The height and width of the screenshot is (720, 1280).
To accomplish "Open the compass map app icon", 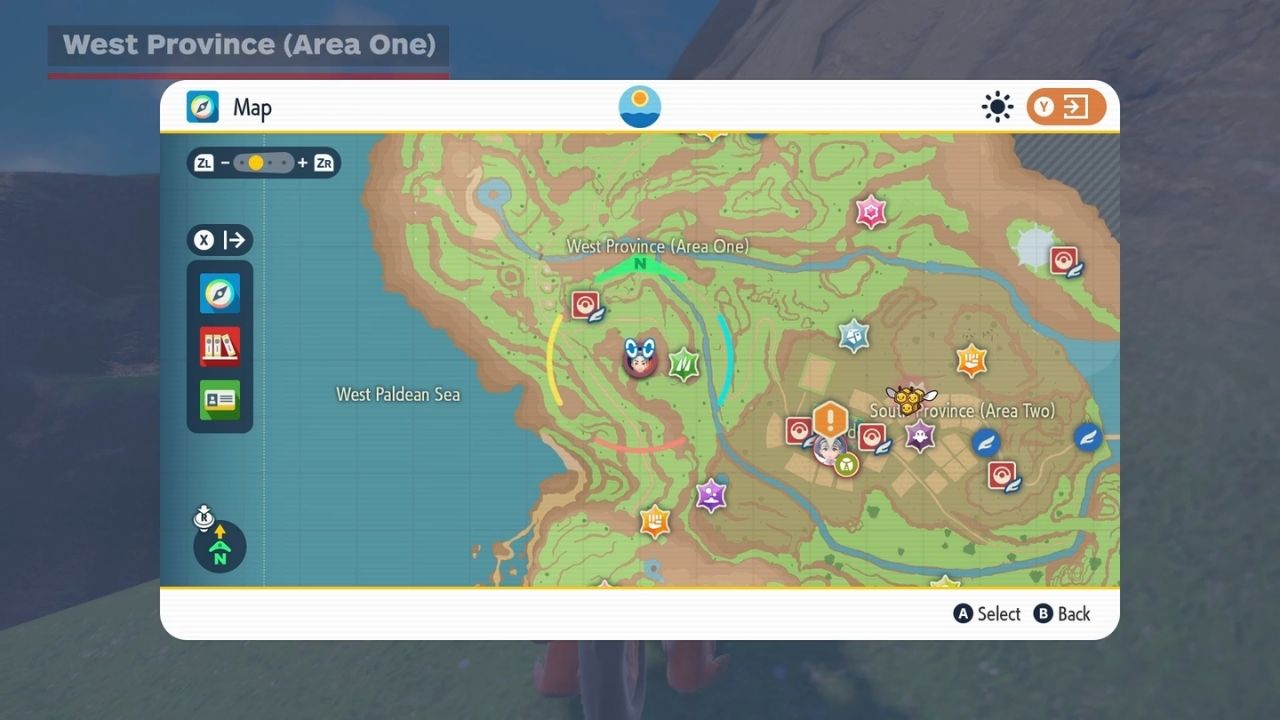I will (x=219, y=293).
